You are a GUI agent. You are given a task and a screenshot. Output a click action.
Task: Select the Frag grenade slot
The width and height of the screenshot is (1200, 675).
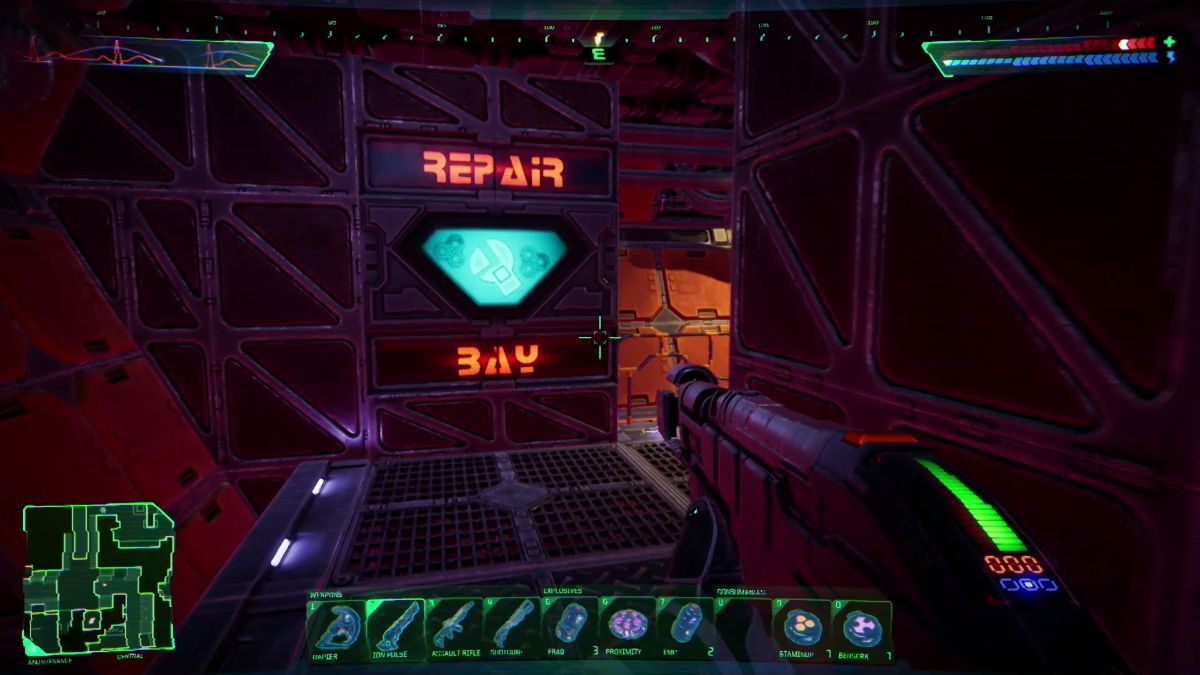click(570, 627)
